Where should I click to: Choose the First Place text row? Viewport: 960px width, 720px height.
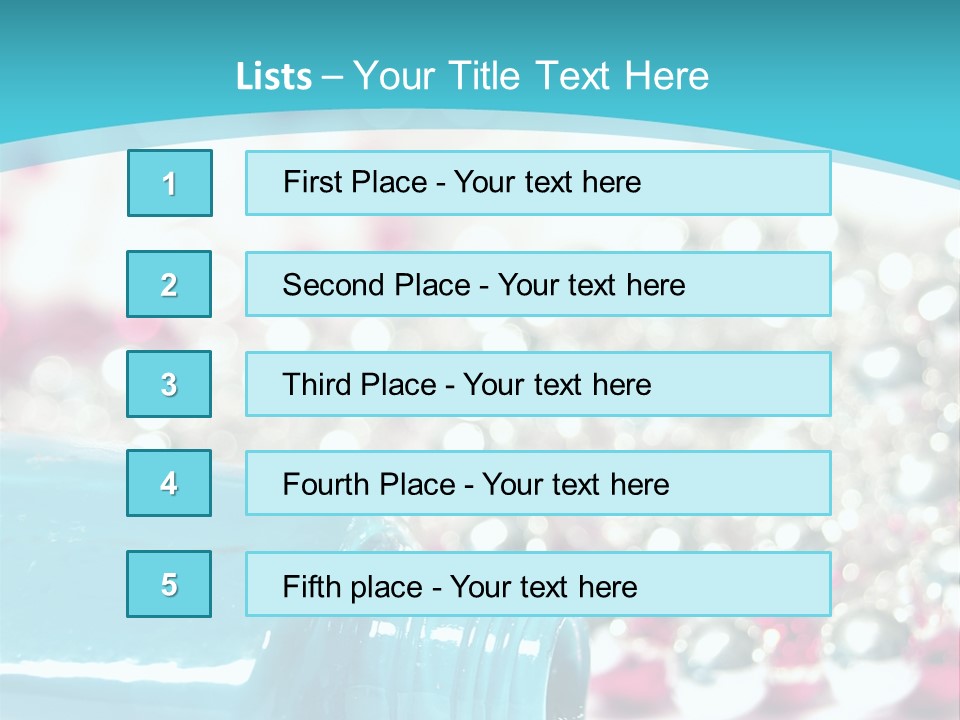point(538,183)
